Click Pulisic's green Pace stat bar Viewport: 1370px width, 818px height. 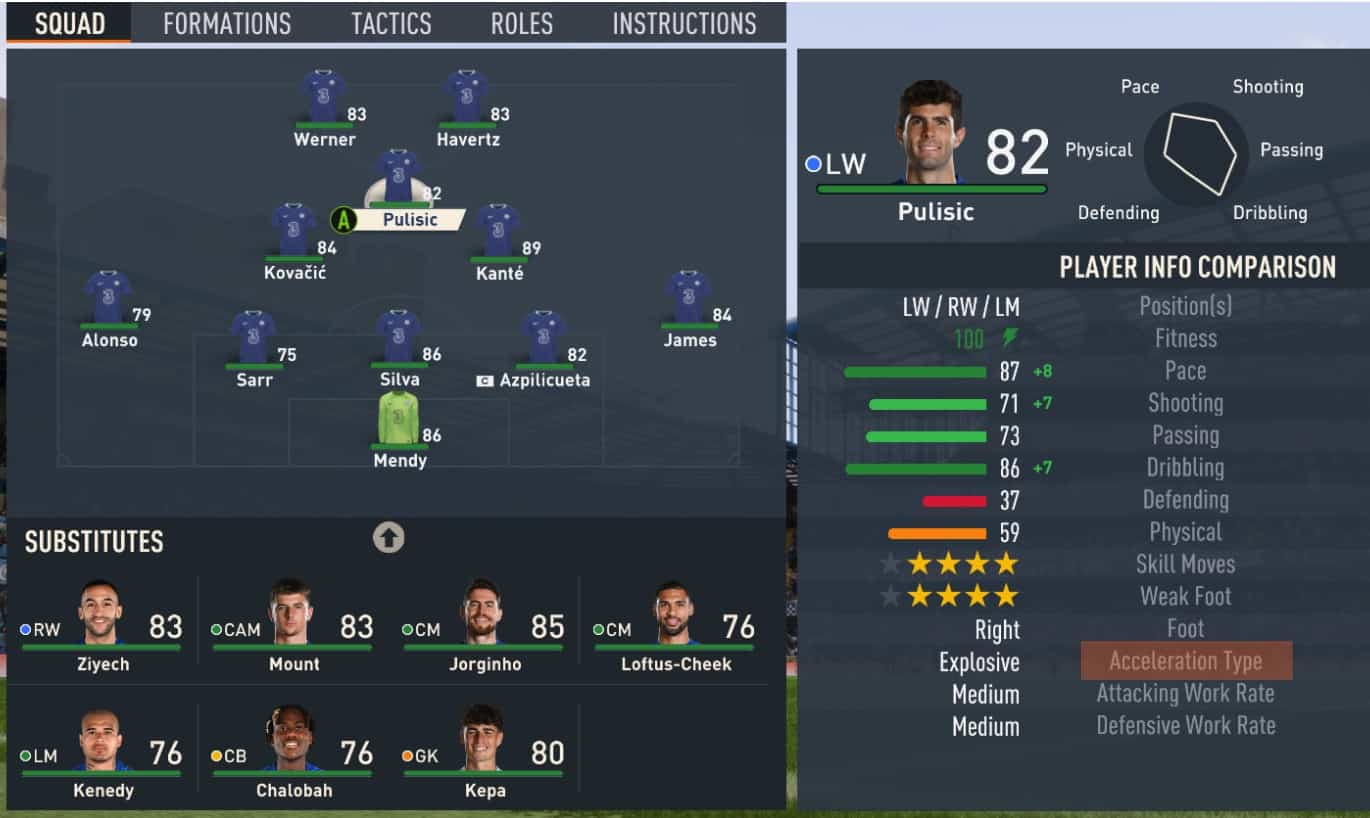pyautogui.click(x=913, y=371)
